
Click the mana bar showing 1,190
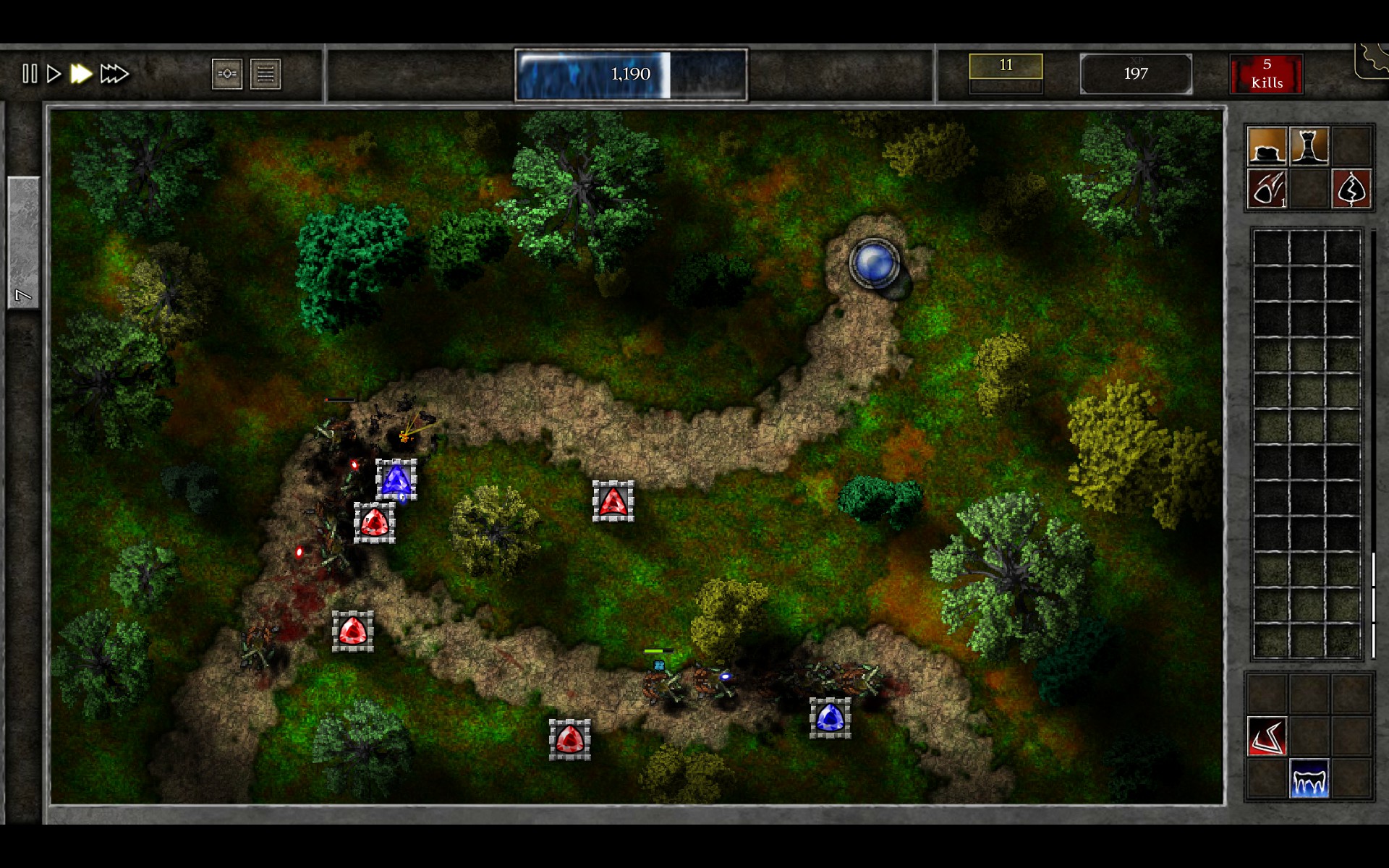coord(630,73)
